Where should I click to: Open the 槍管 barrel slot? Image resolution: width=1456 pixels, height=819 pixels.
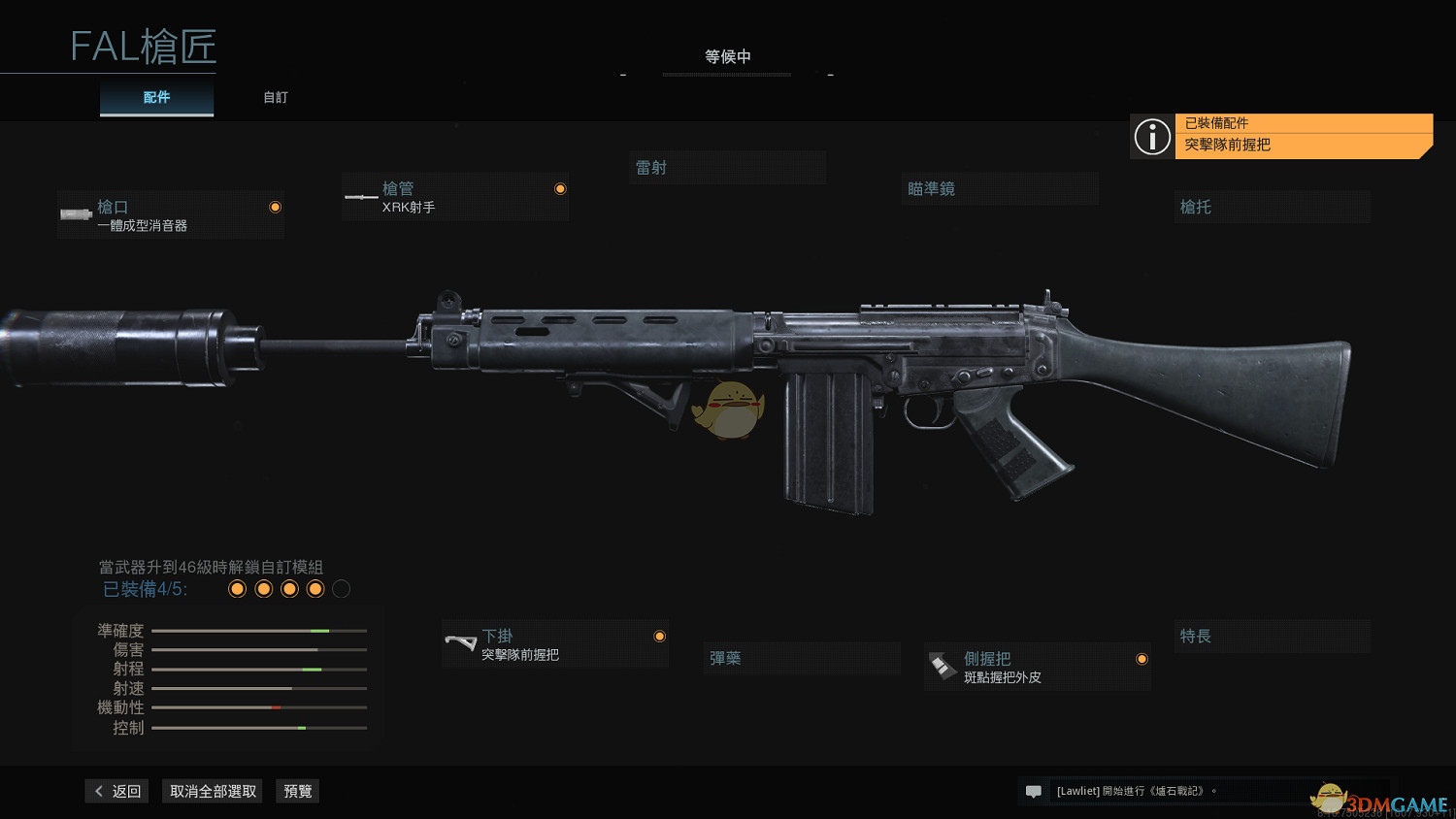455,197
